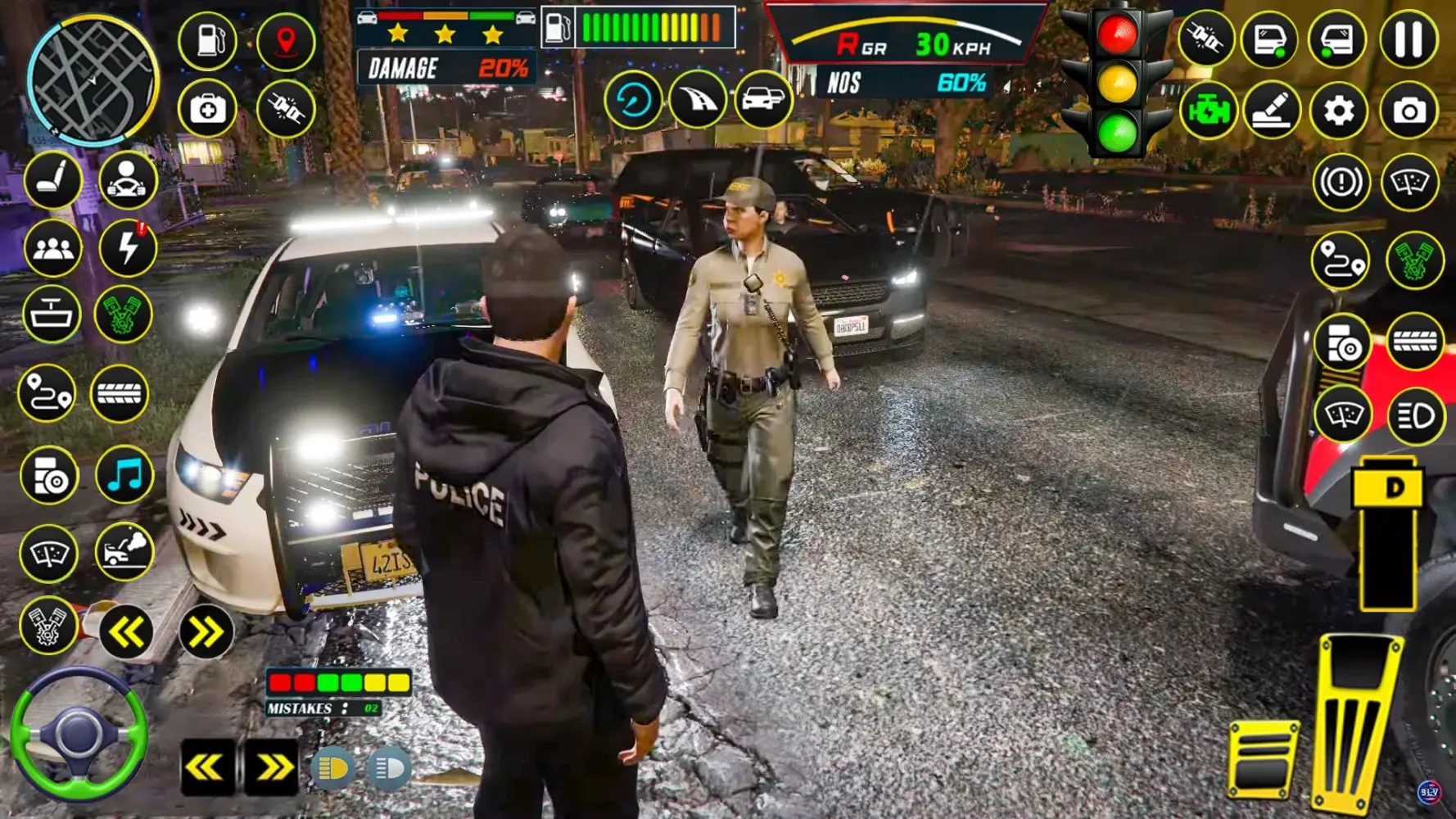Open the first aid repair kit icon
The height and width of the screenshot is (819, 1456).
coord(208,109)
